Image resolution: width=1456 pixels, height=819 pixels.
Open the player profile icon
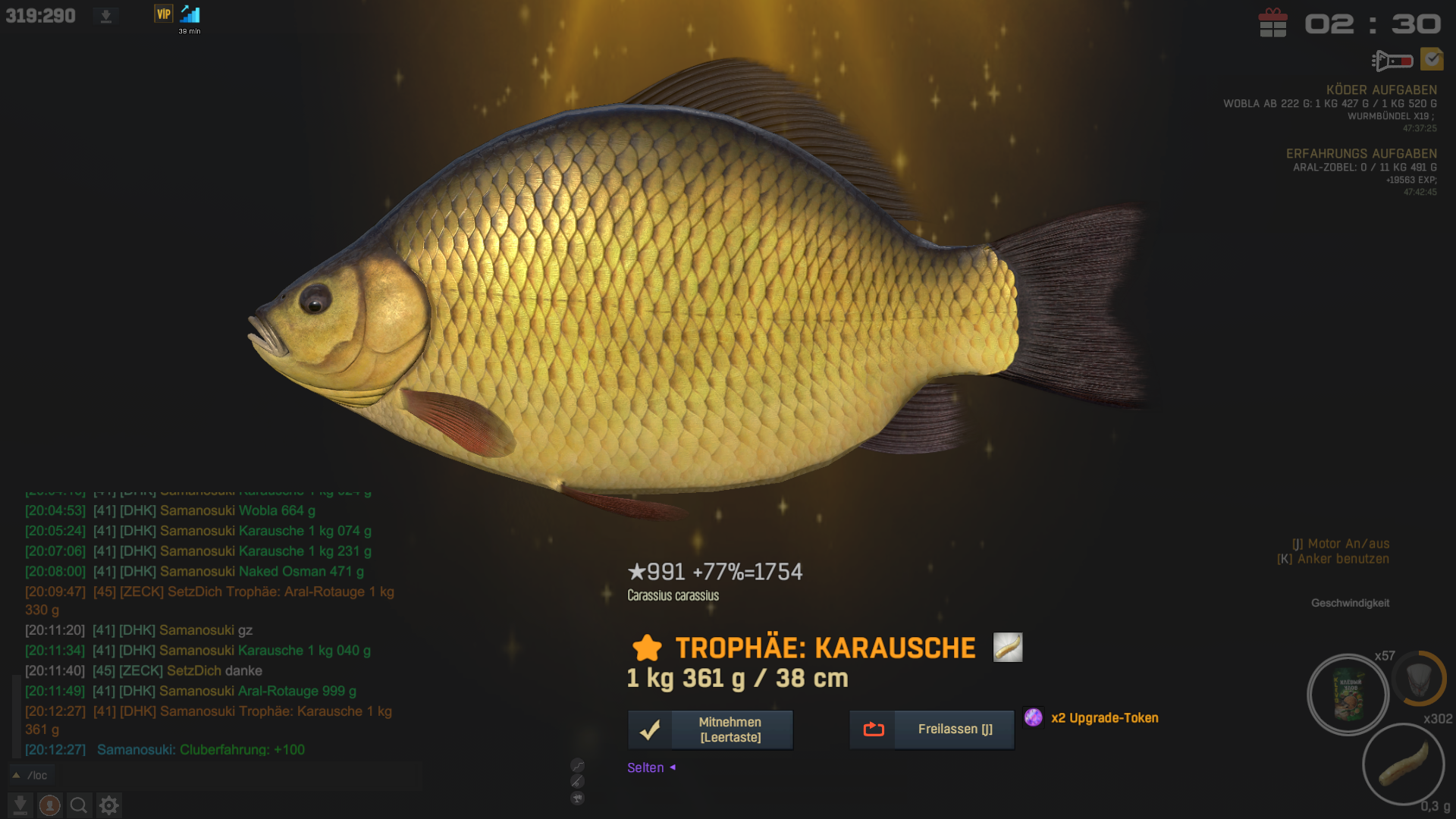[50, 805]
